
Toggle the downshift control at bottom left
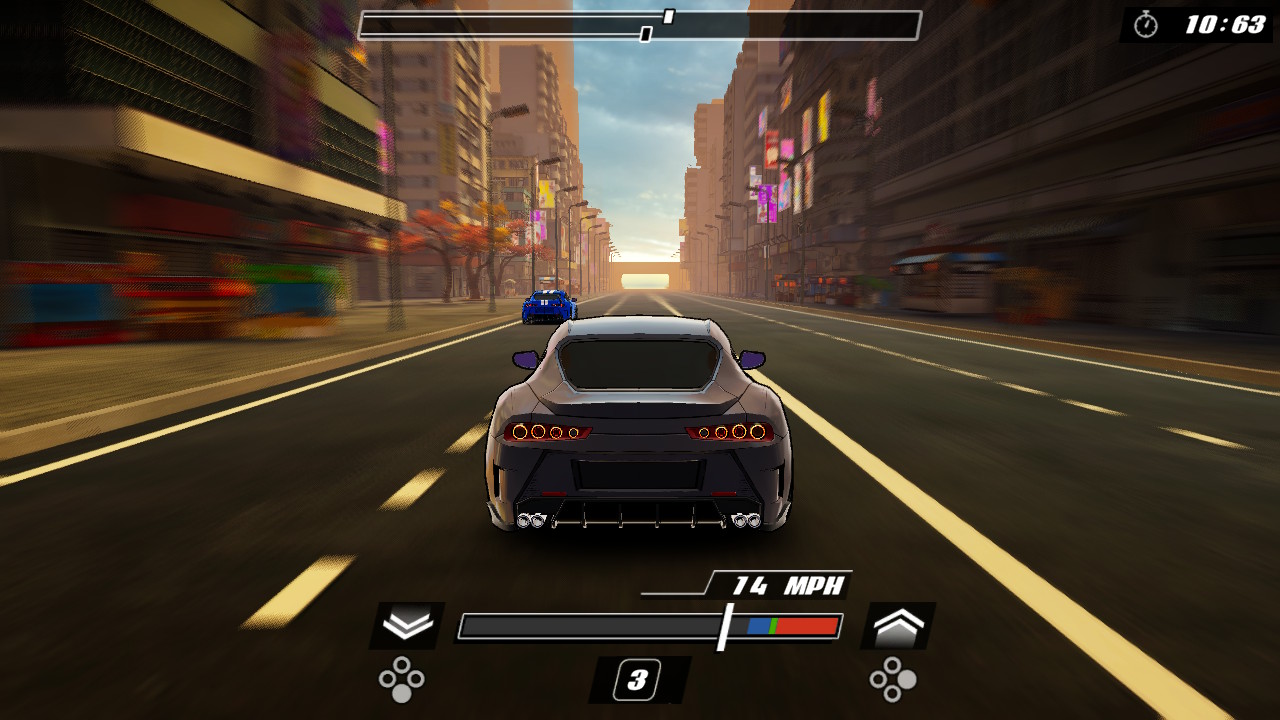point(407,625)
